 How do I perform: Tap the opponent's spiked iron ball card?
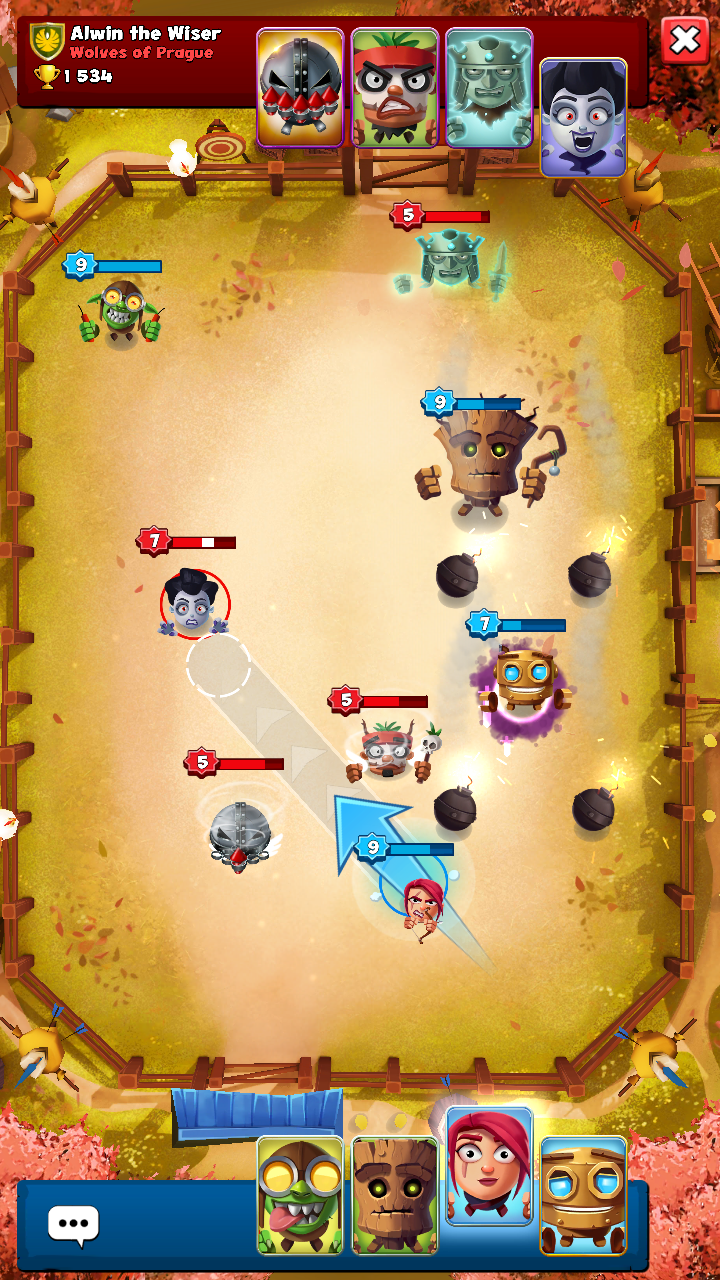(300, 88)
